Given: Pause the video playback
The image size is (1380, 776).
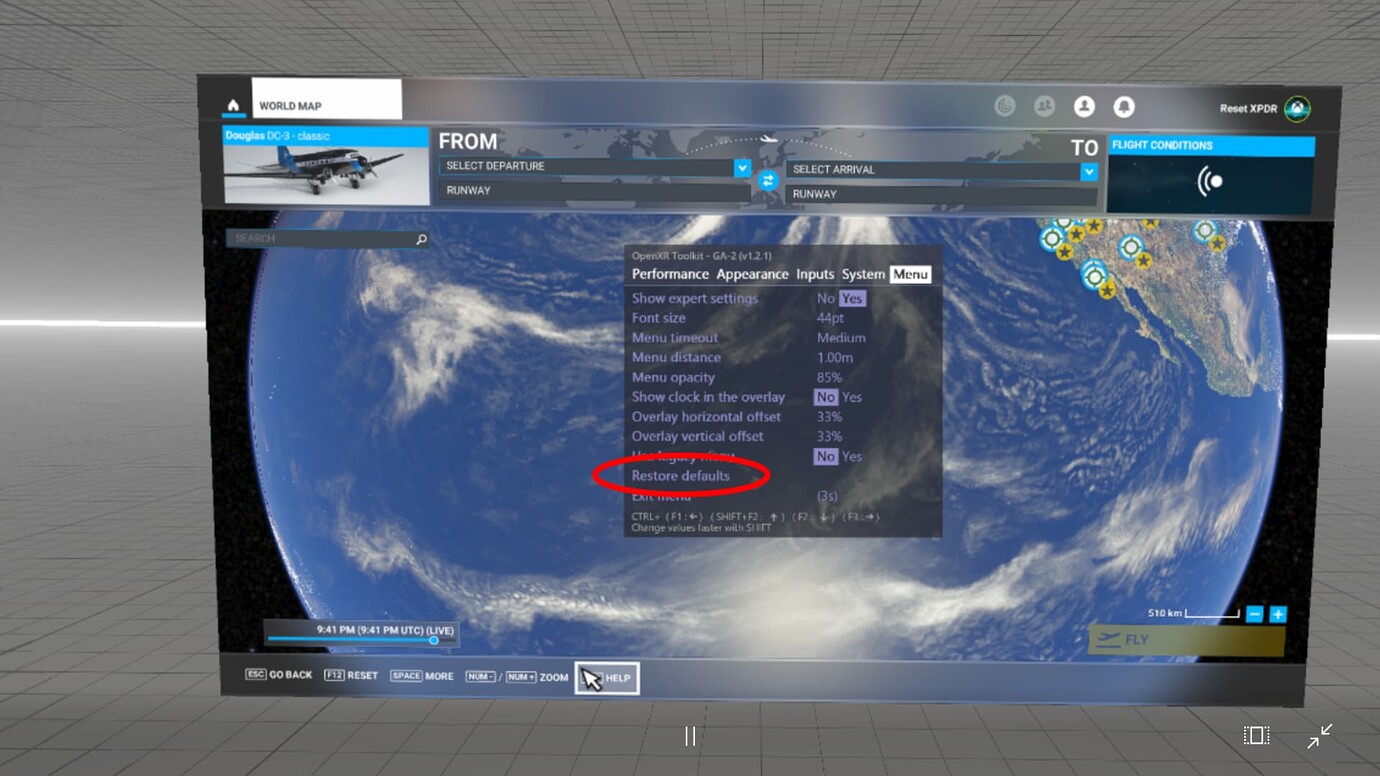Looking at the screenshot, I should (690, 737).
